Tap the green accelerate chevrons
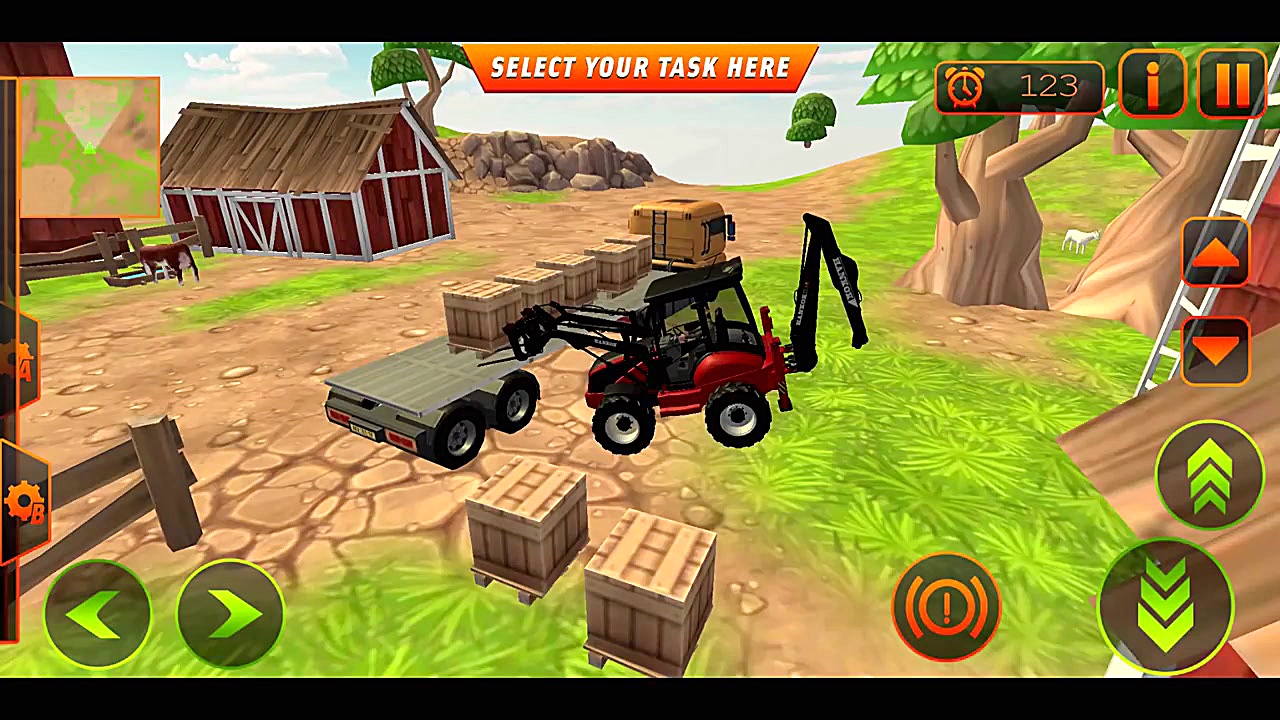This screenshot has width=1280, height=720. point(1212,478)
